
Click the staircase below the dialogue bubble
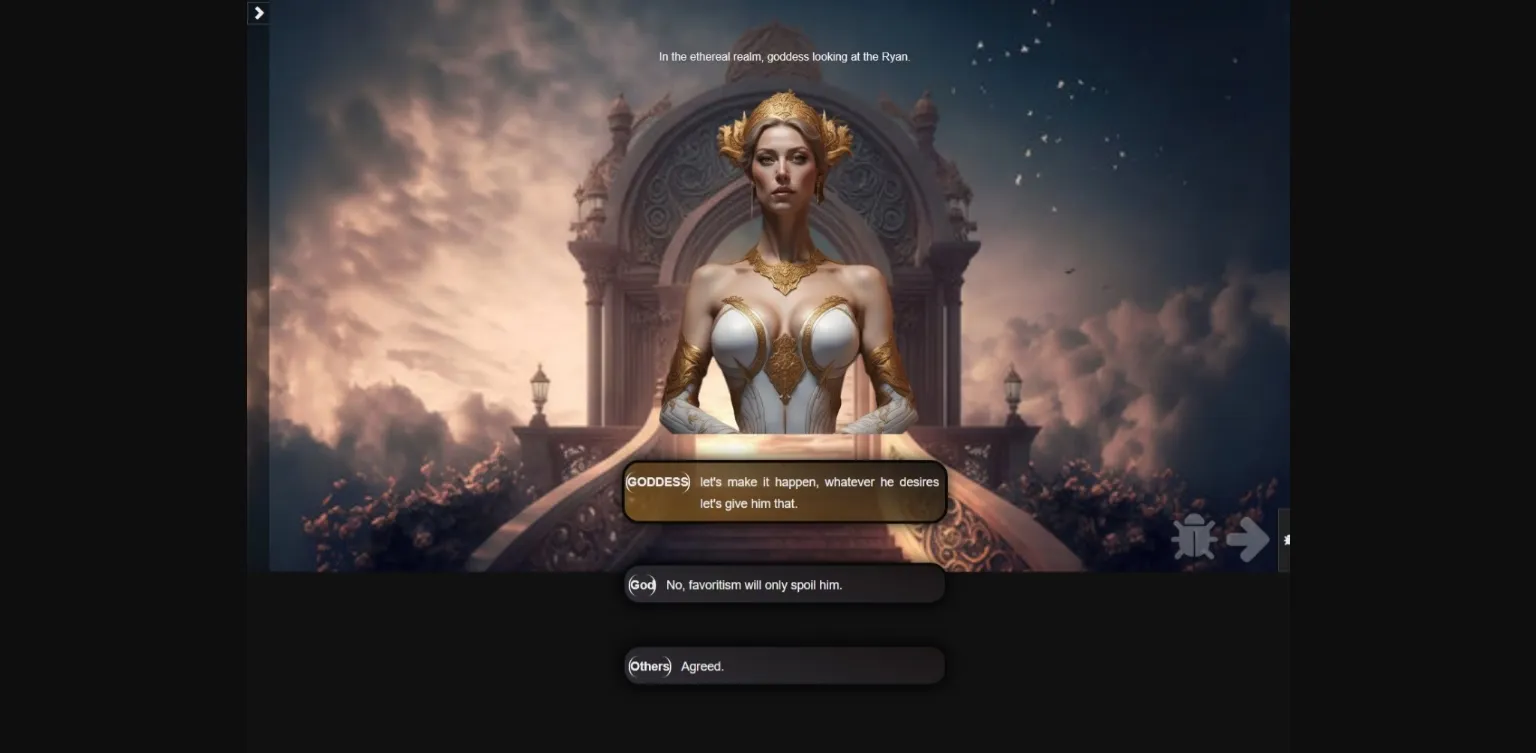pyautogui.click(x=785, y=545)
